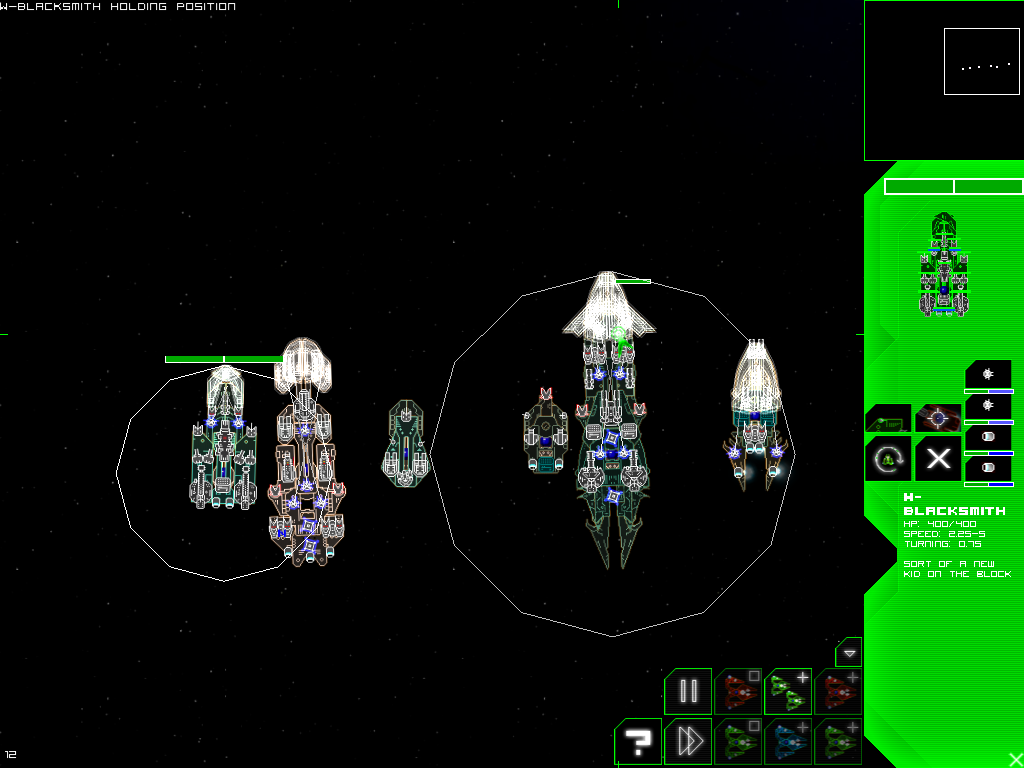The width and height of the screenshot is (1024, 768).
Task: Open the question mark help button
Action: tap(638, 742)
